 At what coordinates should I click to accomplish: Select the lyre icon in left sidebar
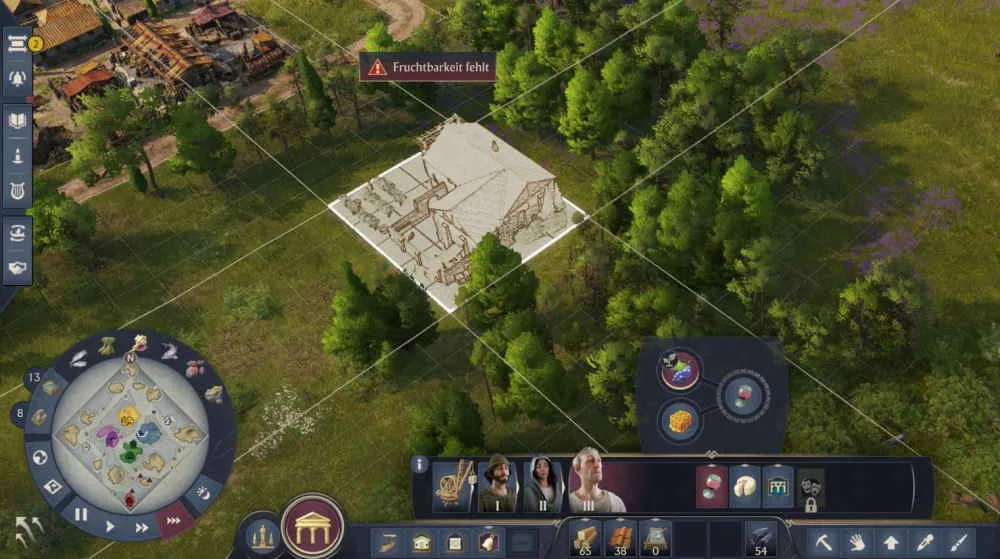17,190
